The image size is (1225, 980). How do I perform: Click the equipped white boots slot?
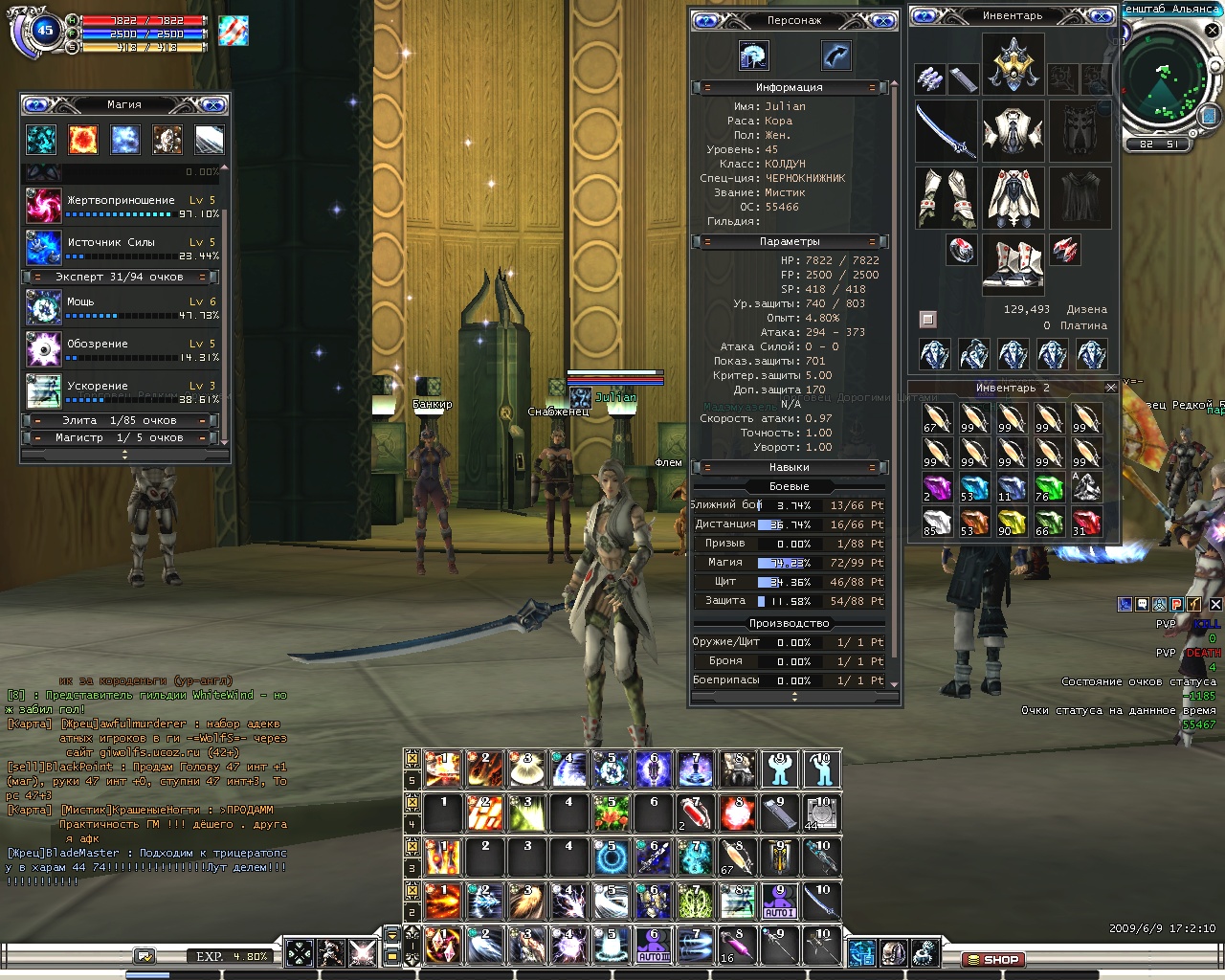tap(1013, 263)
